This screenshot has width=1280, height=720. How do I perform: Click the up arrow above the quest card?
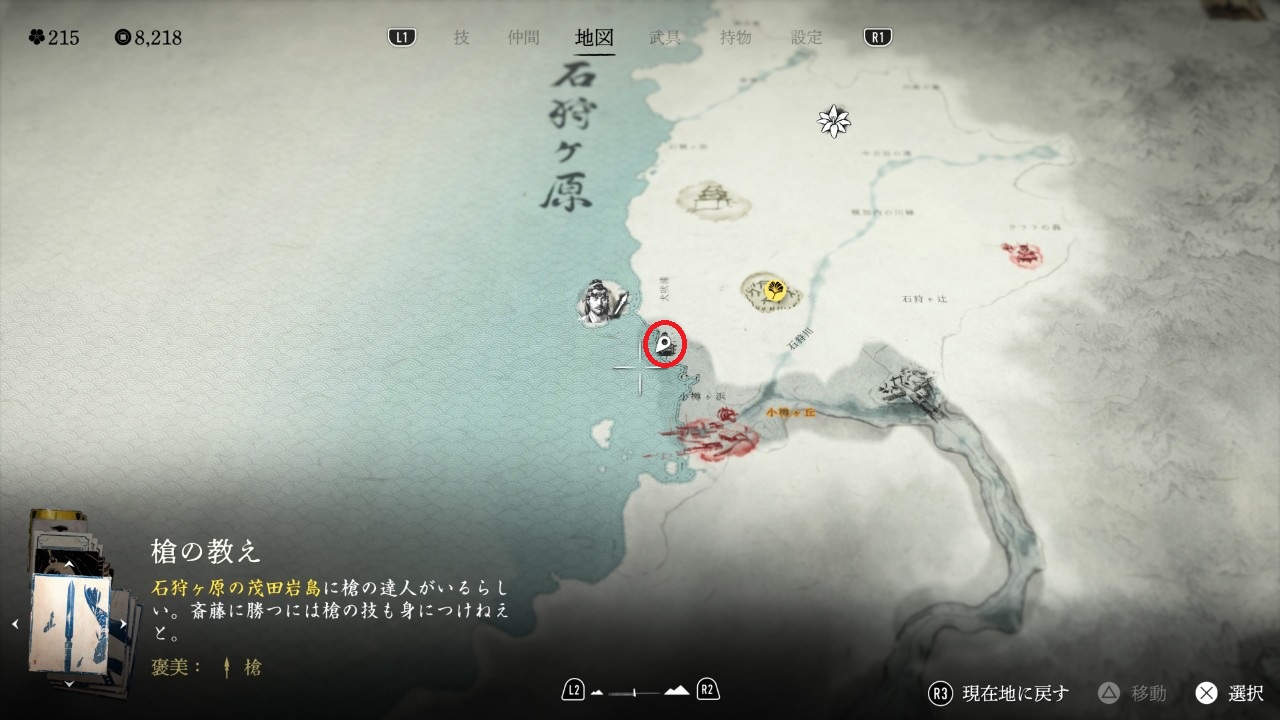click(69, 565)
